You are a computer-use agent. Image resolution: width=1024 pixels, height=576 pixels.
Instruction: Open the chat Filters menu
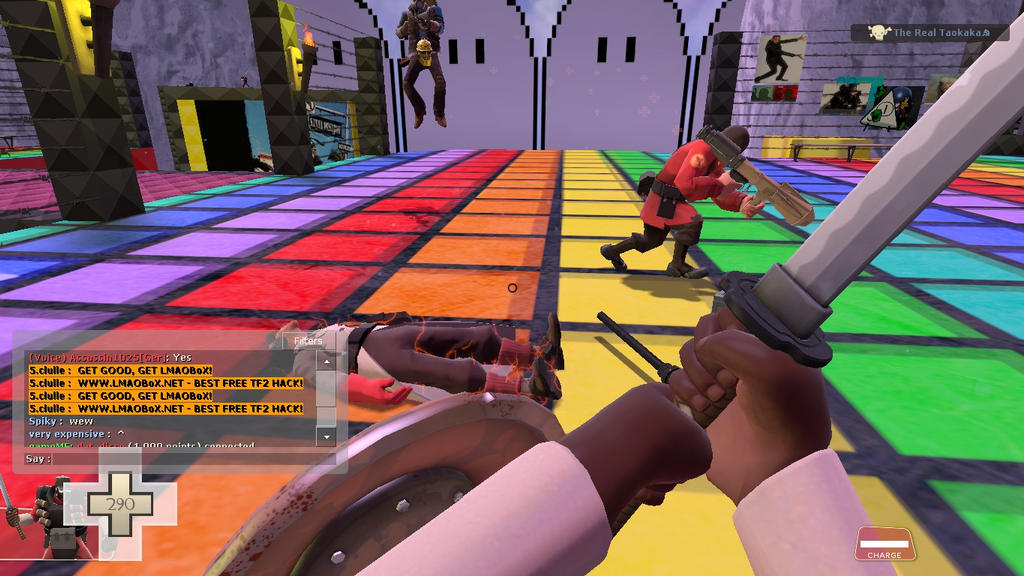308,341
